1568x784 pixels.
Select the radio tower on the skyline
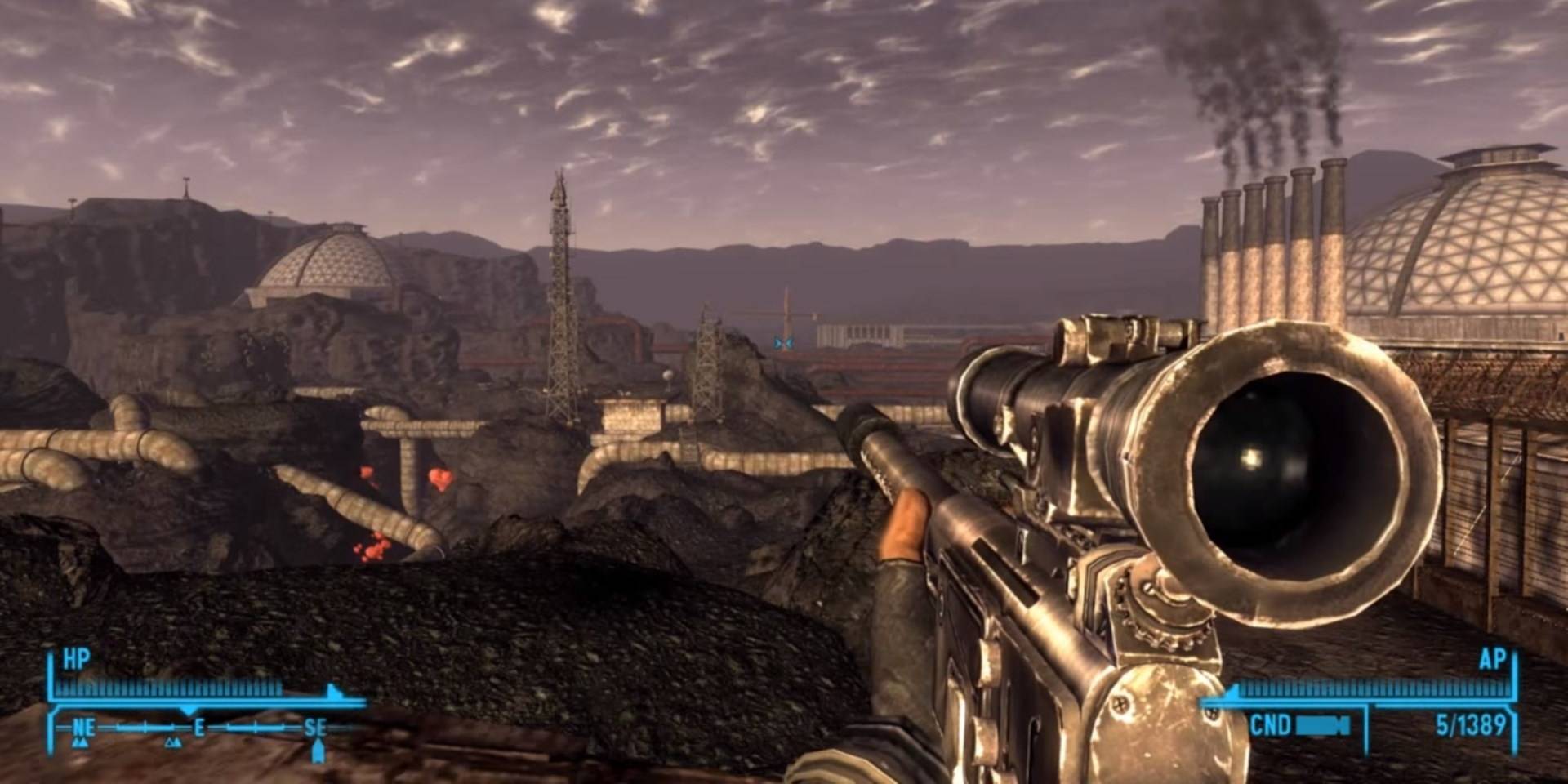[x=559, y=286]
